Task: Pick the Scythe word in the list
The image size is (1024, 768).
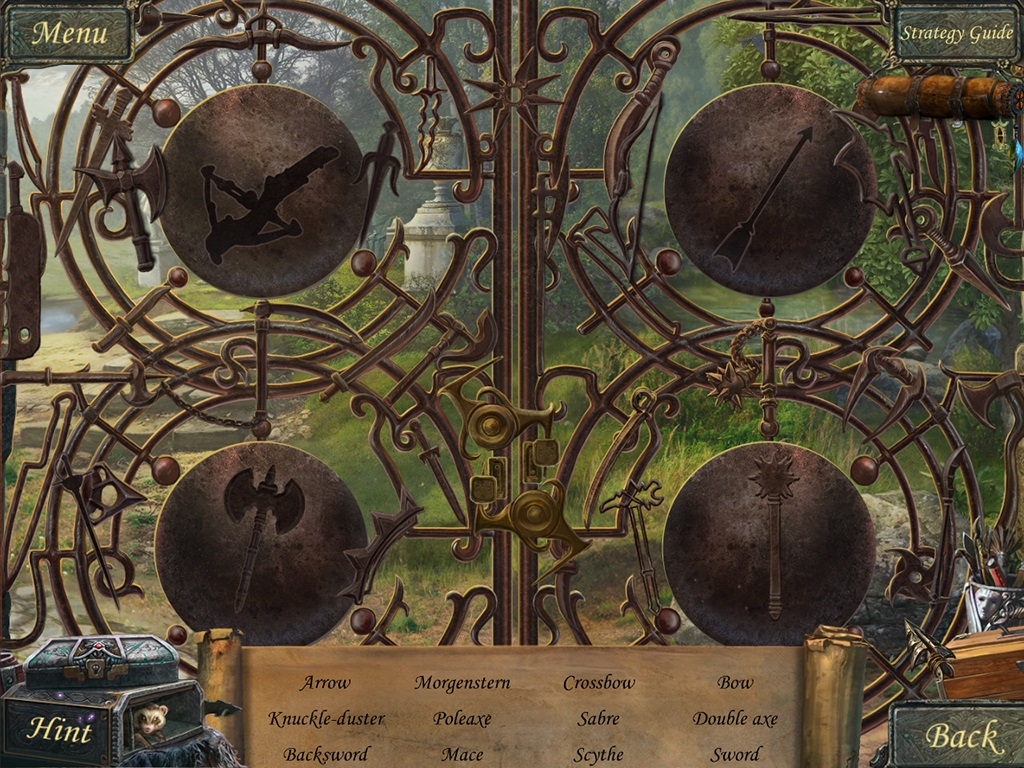Action: [598, 754]
